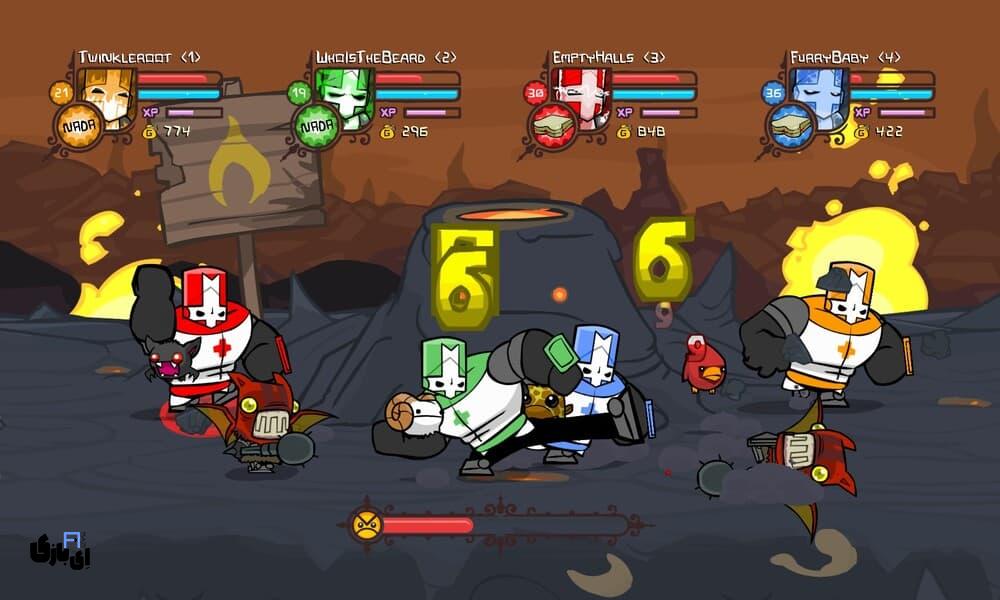The image size is (1000, 600).
Task: Choose the sandwich in the blue item slot
Action: click(790, 127)
